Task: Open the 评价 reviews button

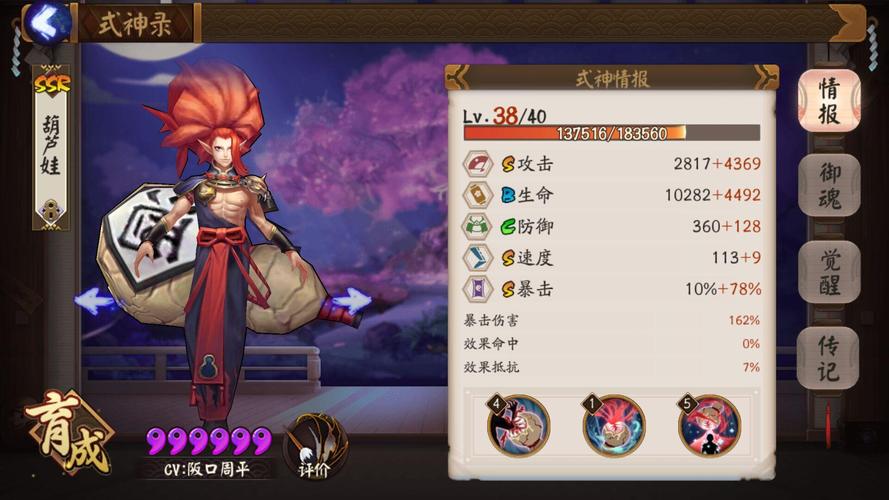Action: pyautogui.click(x=316, y=445)
